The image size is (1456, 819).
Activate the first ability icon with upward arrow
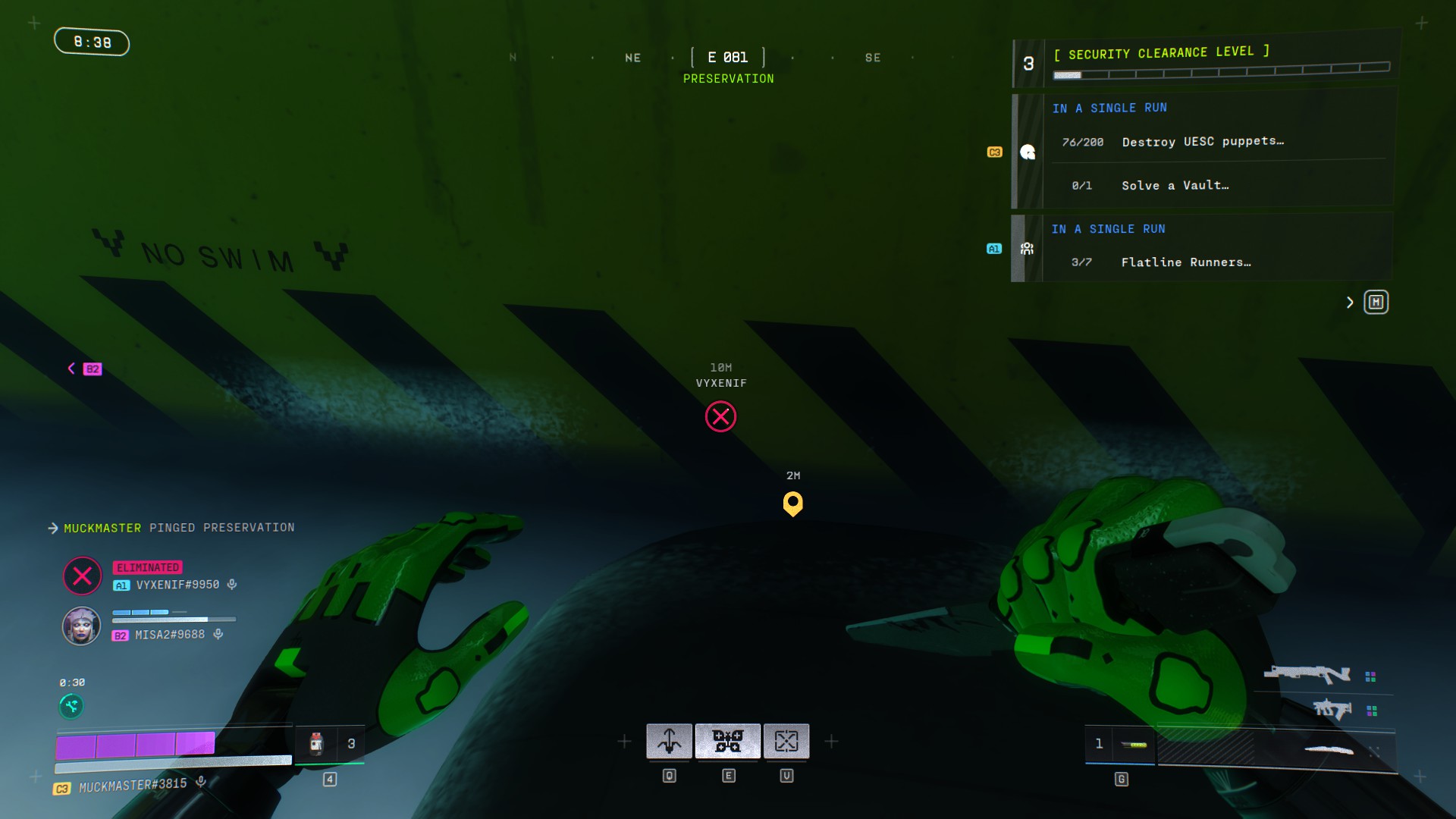tap(669, 741)
